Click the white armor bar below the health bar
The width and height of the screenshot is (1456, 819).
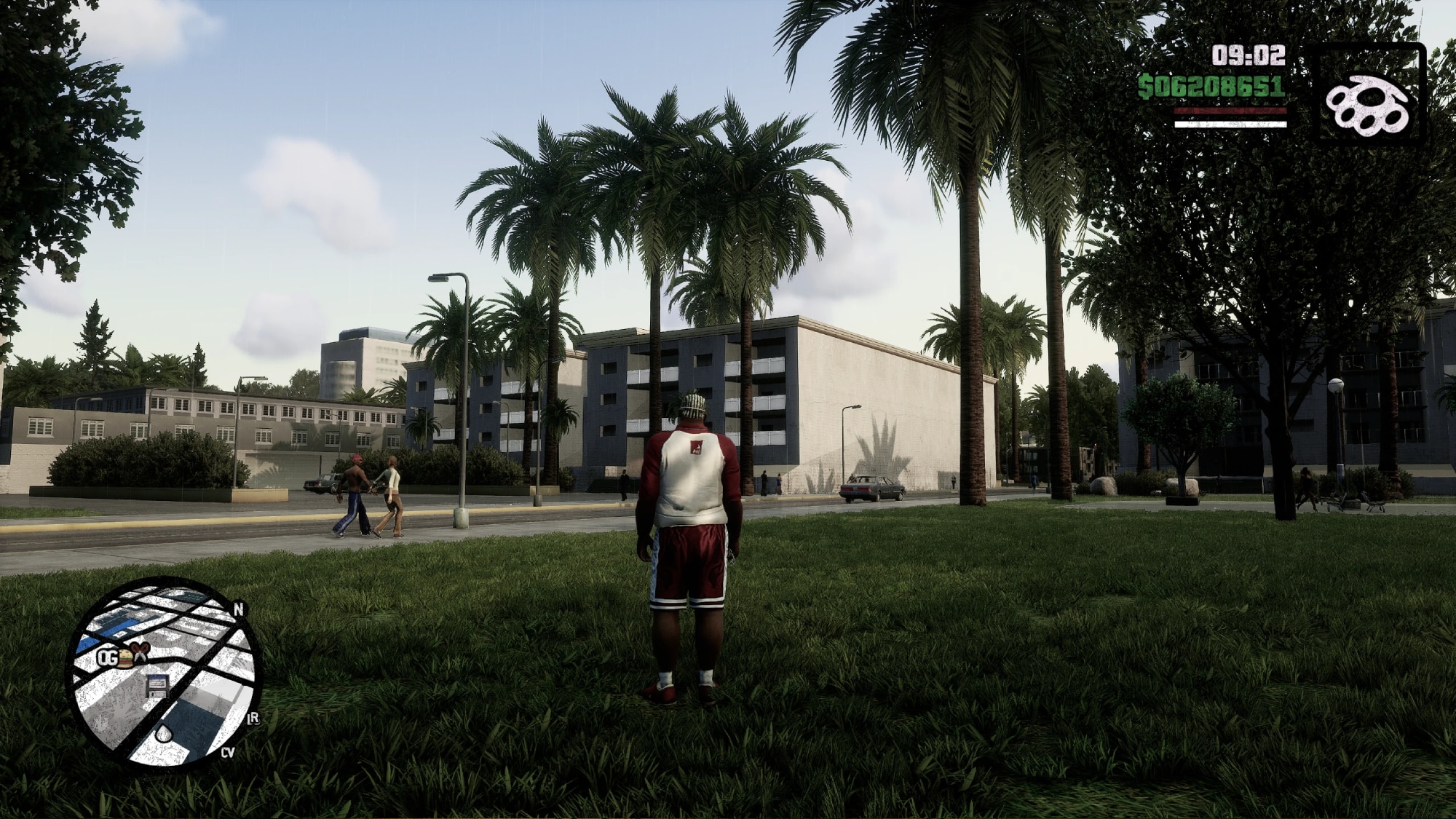[1230, 125]
